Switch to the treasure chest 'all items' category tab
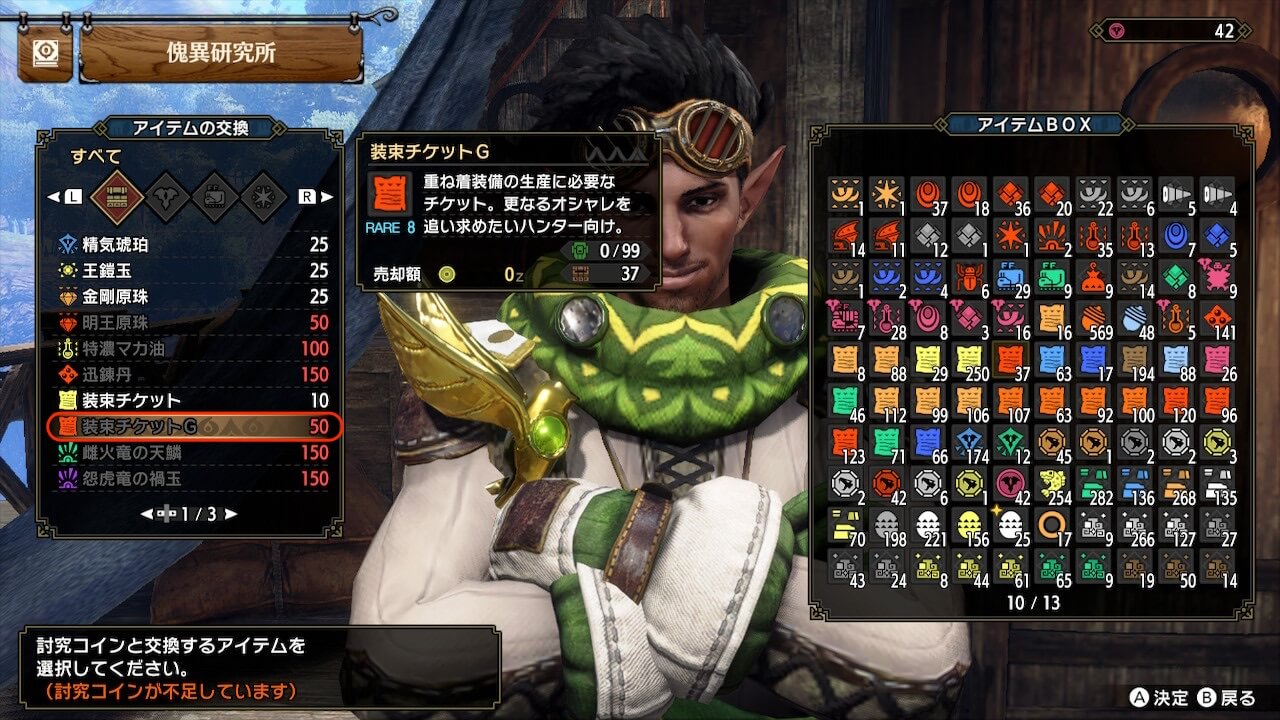 coord(112,197)
